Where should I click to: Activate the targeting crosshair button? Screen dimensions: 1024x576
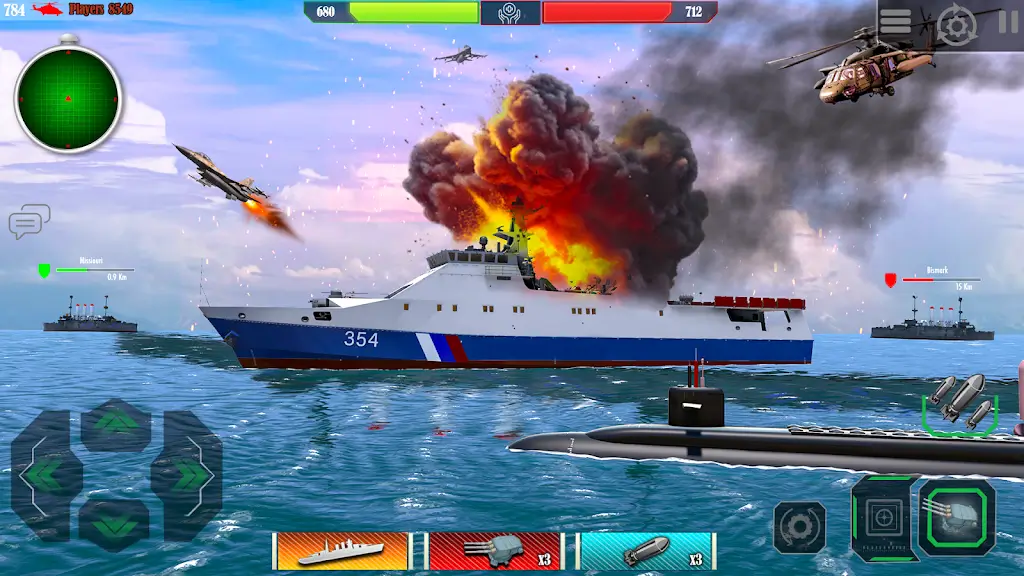point(882,517)
